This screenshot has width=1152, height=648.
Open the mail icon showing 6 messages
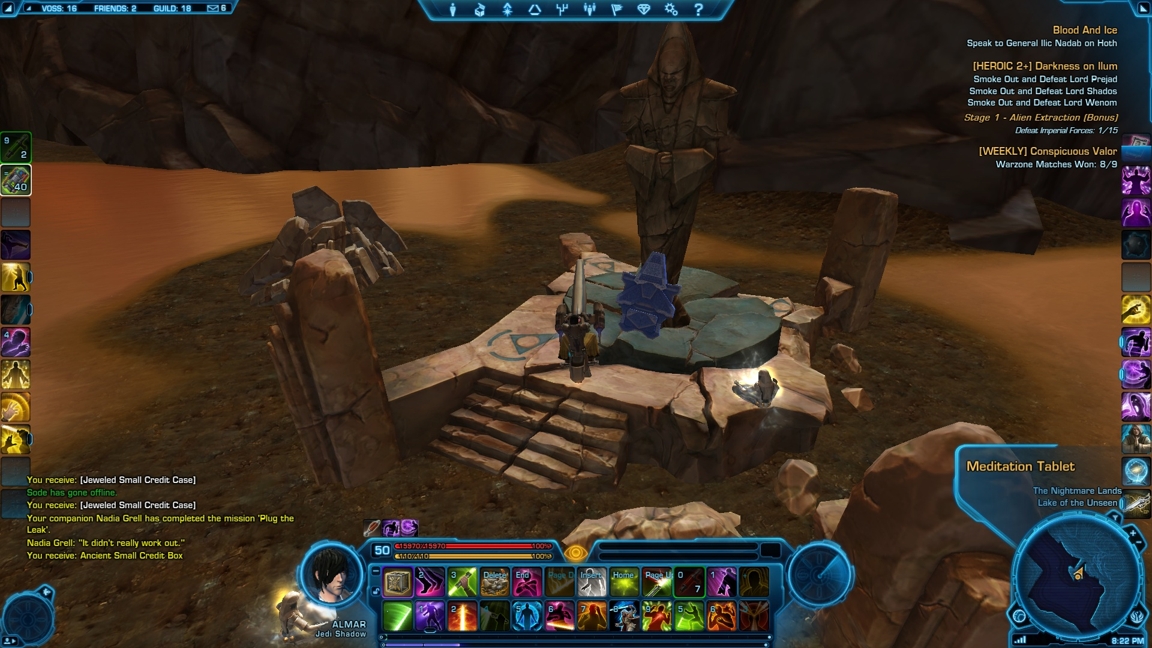click(217, 8)
